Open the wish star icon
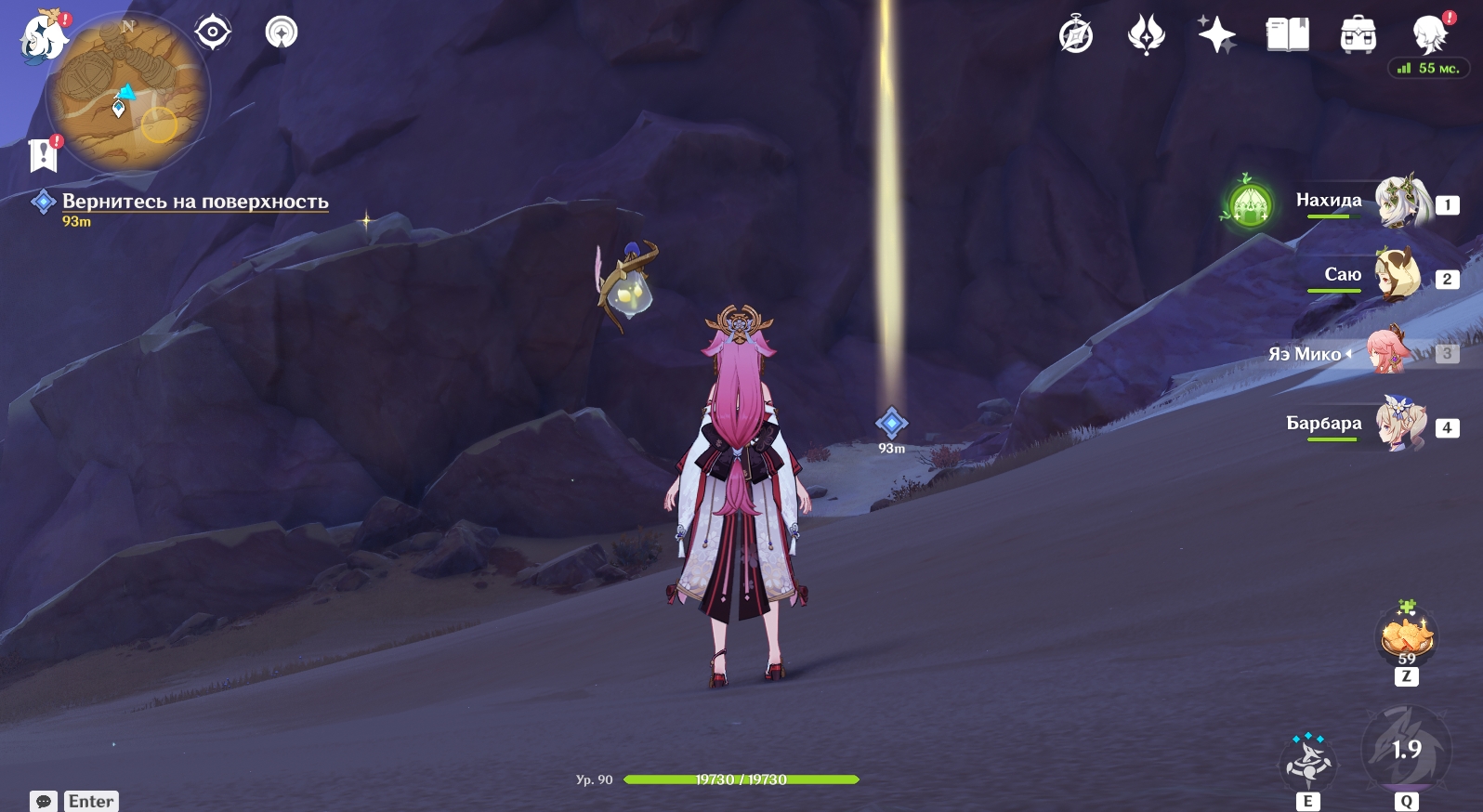This screenshot has height=812, width=1483. 1216,35
